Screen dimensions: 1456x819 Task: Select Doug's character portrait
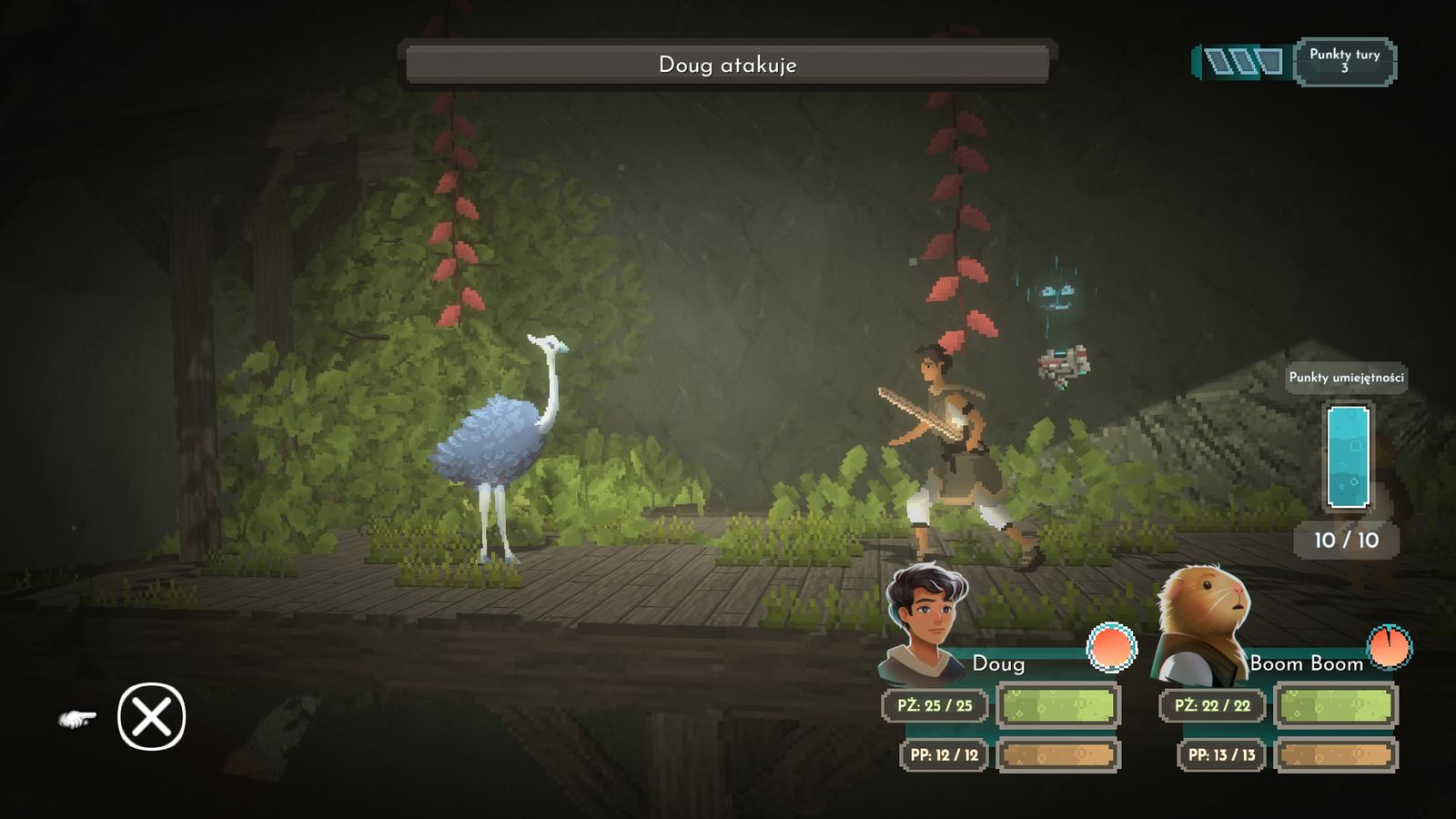click(x=925, y=622)
